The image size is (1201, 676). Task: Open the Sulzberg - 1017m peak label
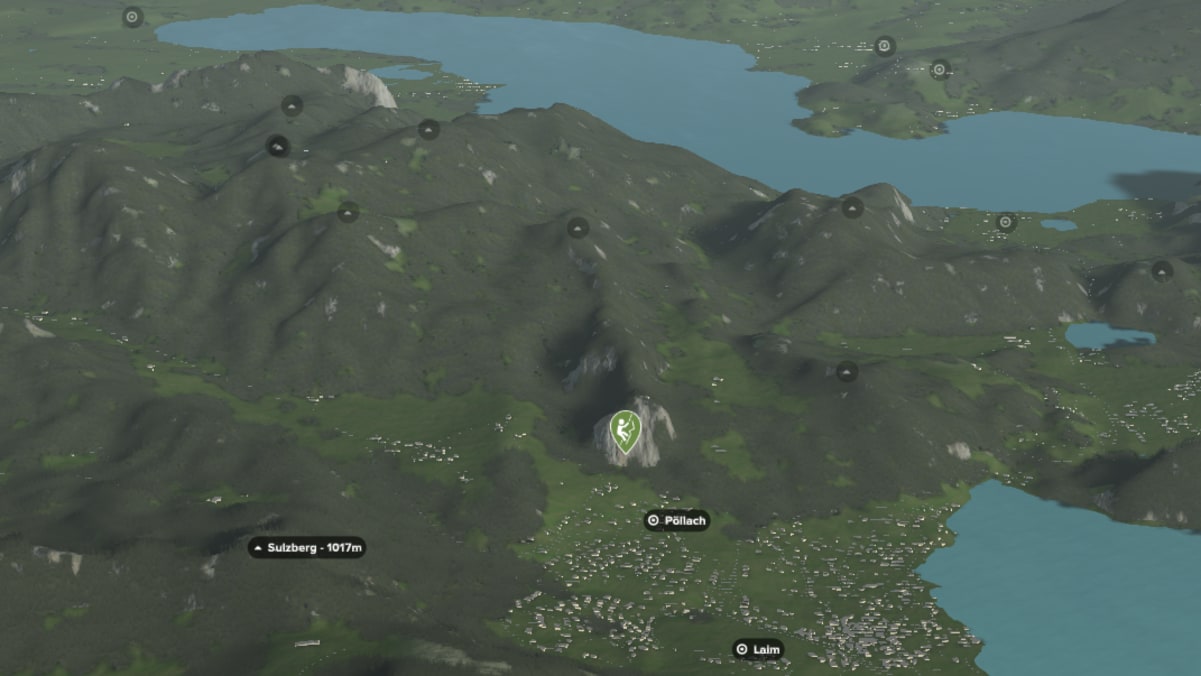click(x=307, y=548)
